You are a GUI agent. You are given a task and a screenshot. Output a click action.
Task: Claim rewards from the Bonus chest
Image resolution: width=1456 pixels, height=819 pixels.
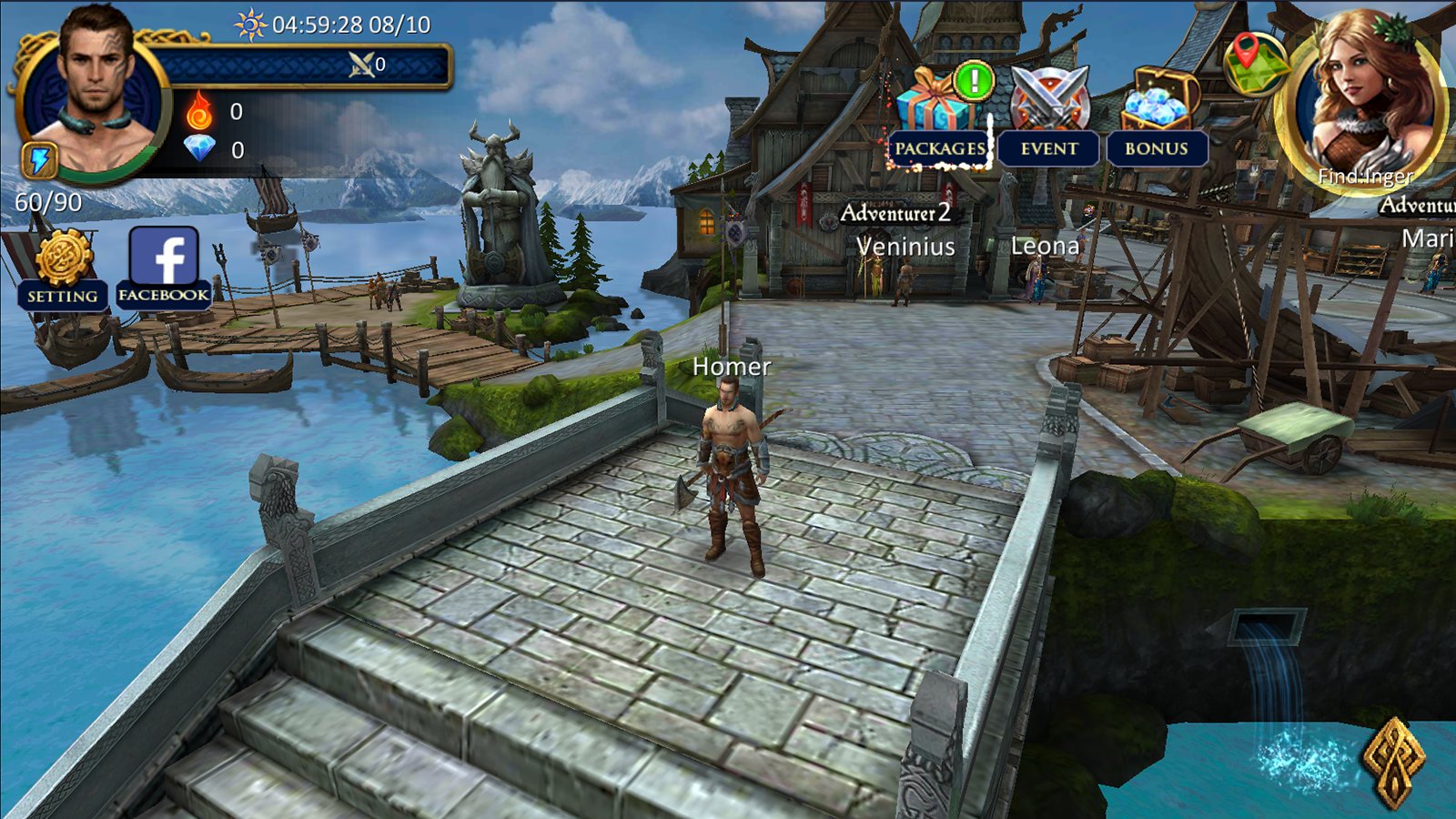[x=1157, y=118]
